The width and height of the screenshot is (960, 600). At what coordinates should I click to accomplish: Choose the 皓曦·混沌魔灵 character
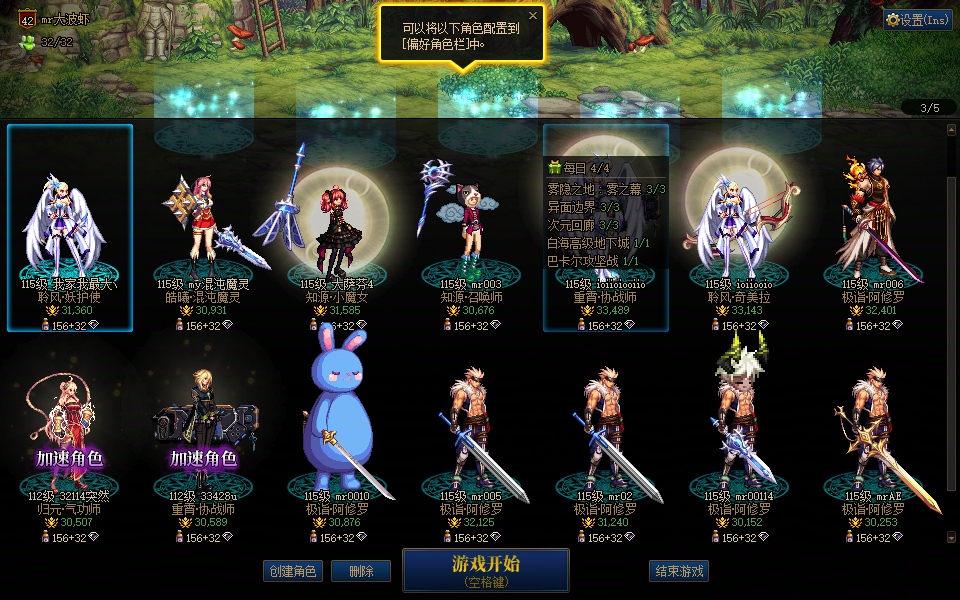tap(203, 228)
